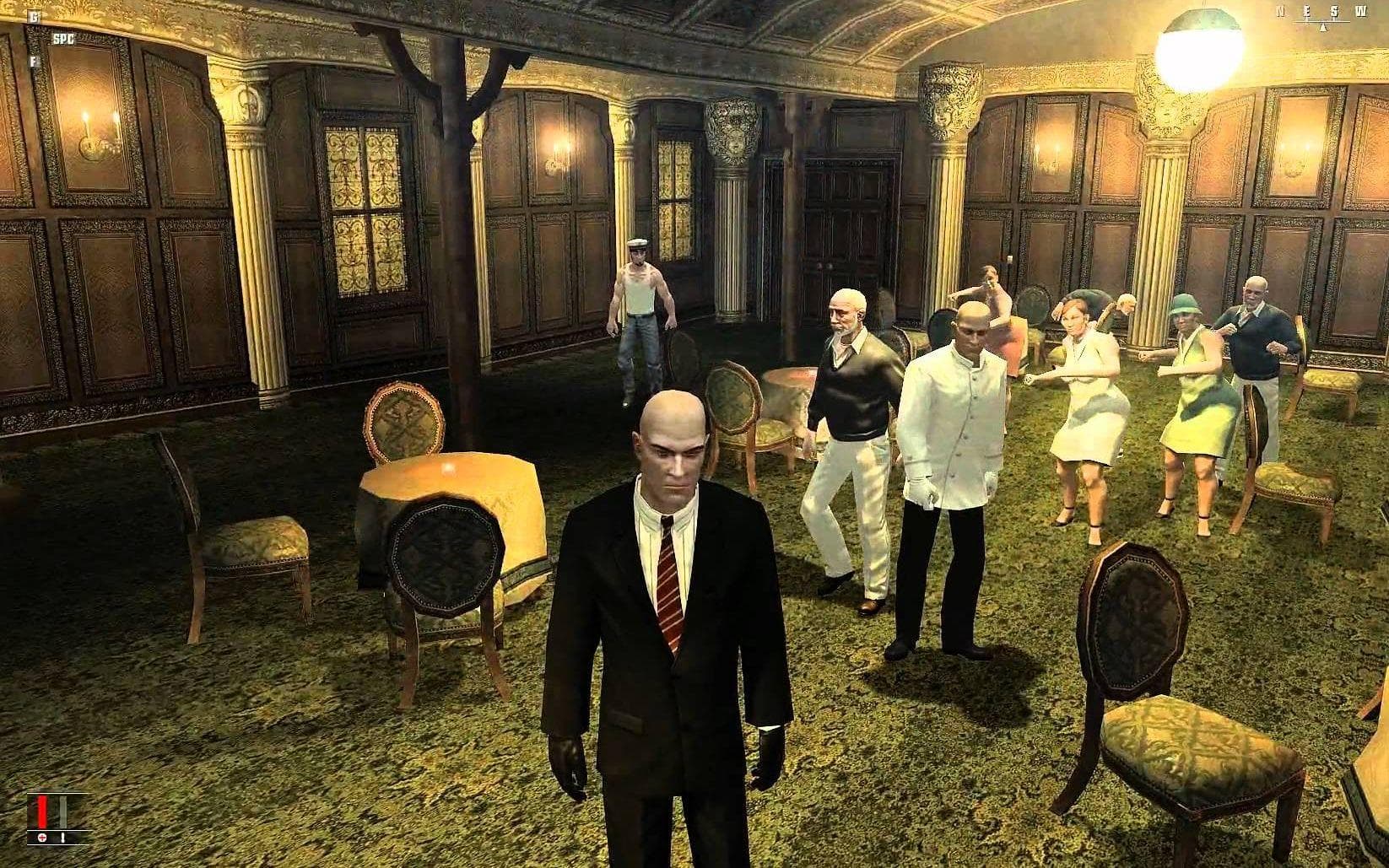Click the sailor with the white cap
Screen dimensions: 1389x868
pos(641,304)
